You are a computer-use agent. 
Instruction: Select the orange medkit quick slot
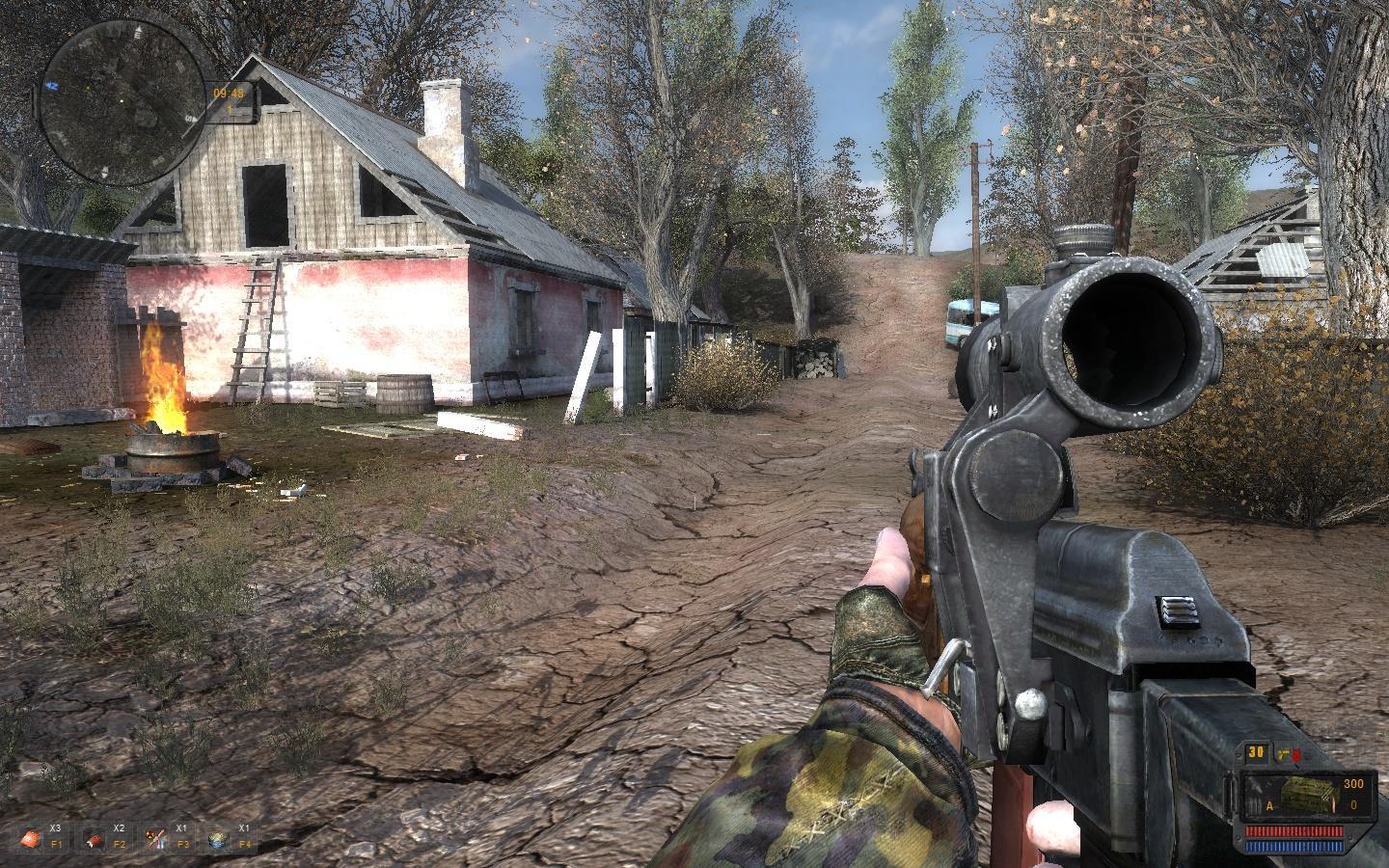click(32, 838)
